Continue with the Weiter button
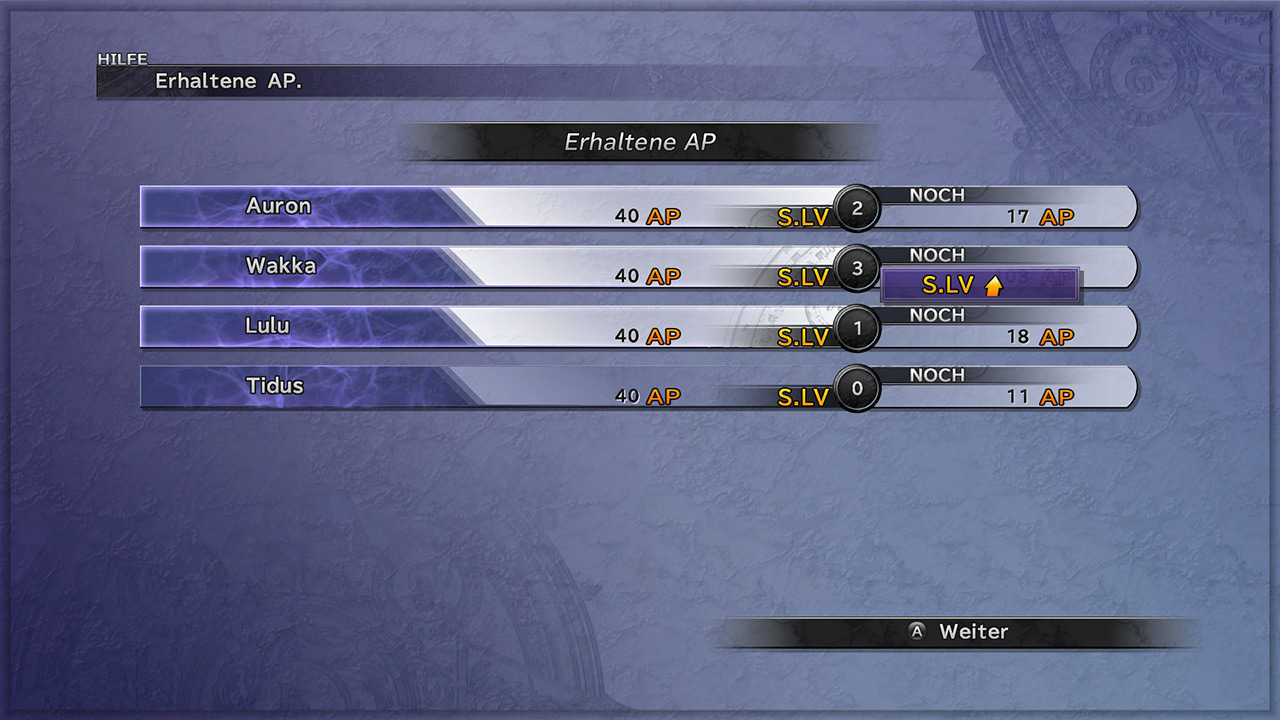The width and height of the screenshot is (1280, 720). pos(958,632)
